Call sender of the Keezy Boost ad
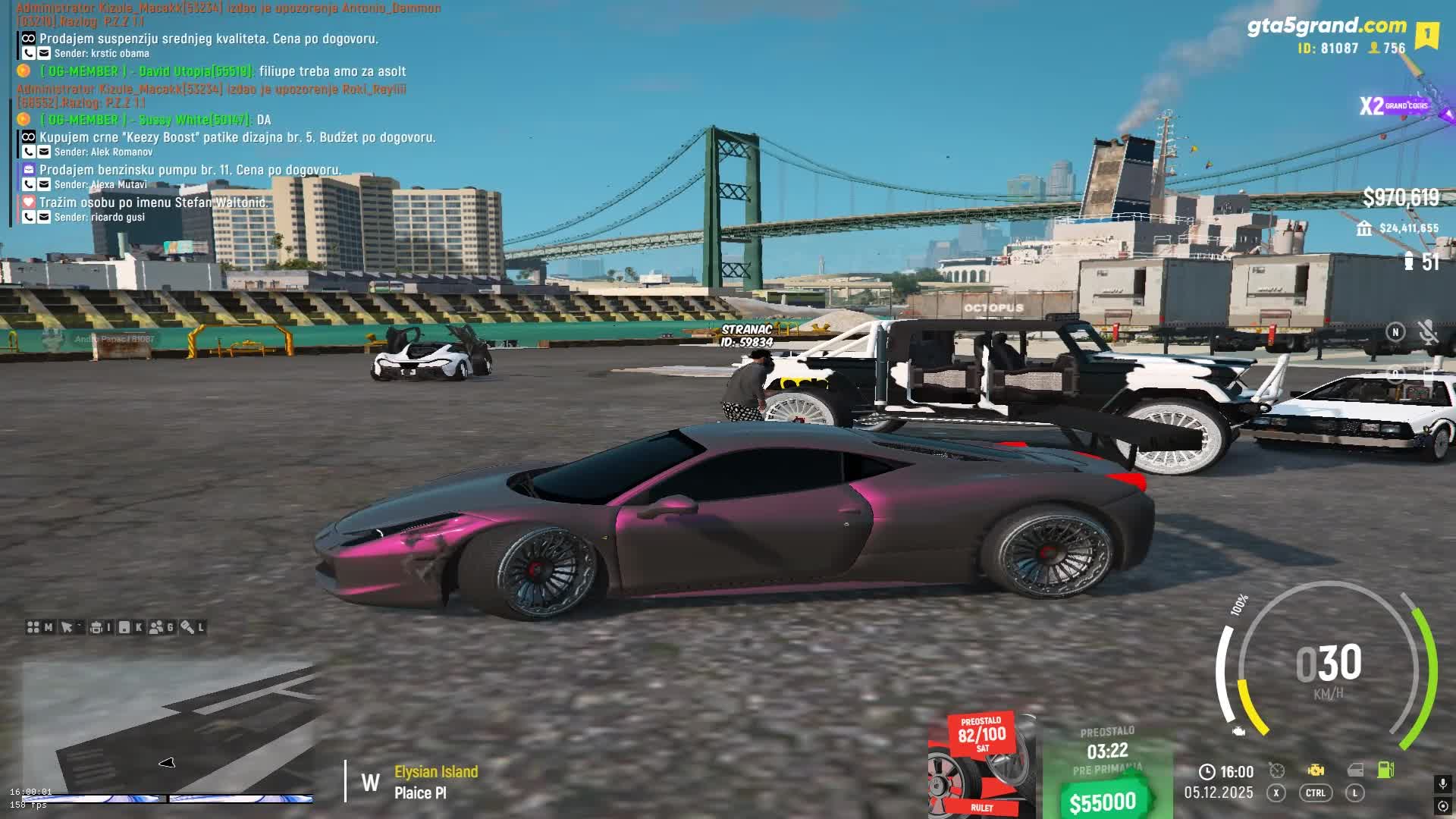This screenshot has width=1456, height=819. 29,152
